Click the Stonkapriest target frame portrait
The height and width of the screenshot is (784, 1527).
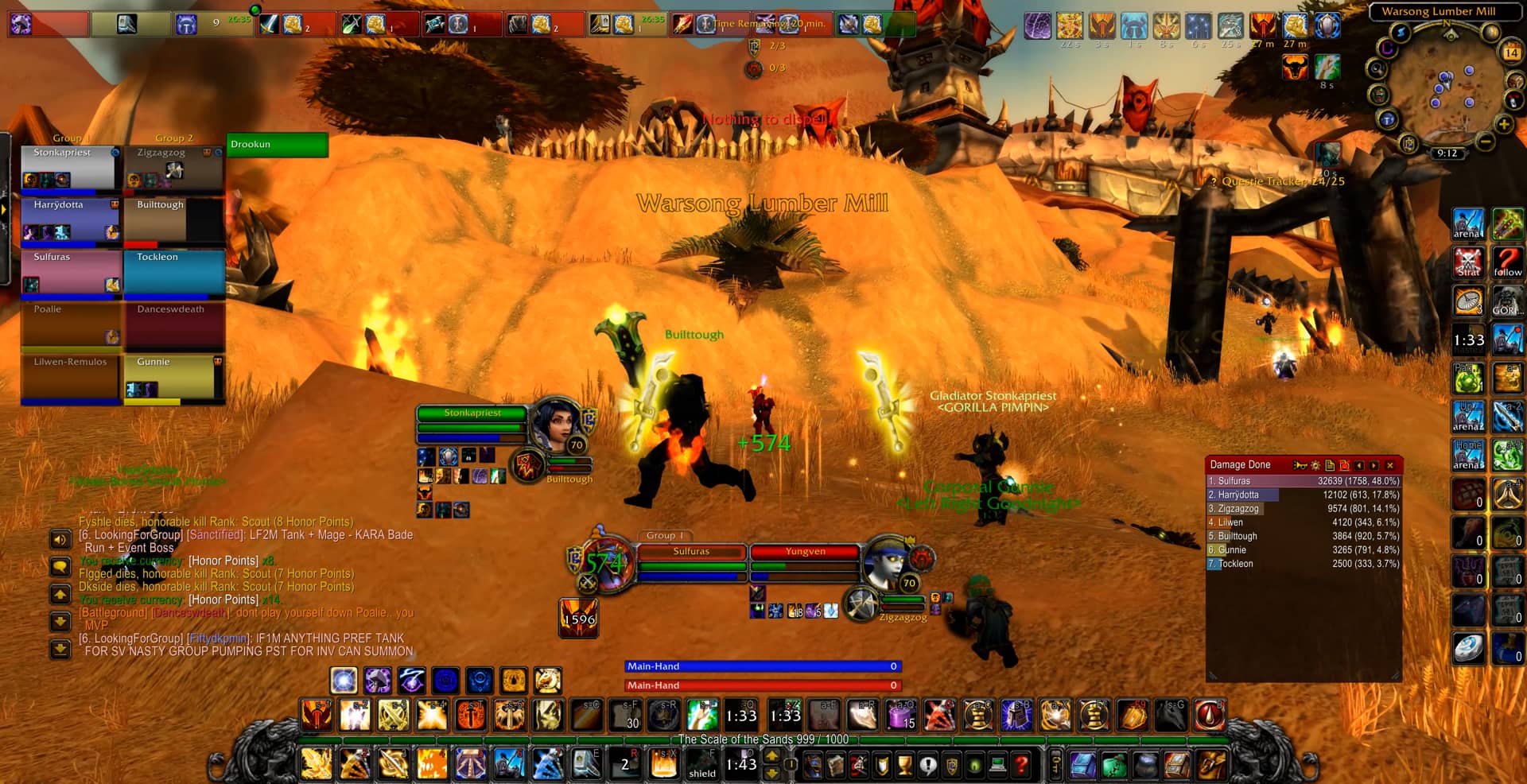coord(555,425)
